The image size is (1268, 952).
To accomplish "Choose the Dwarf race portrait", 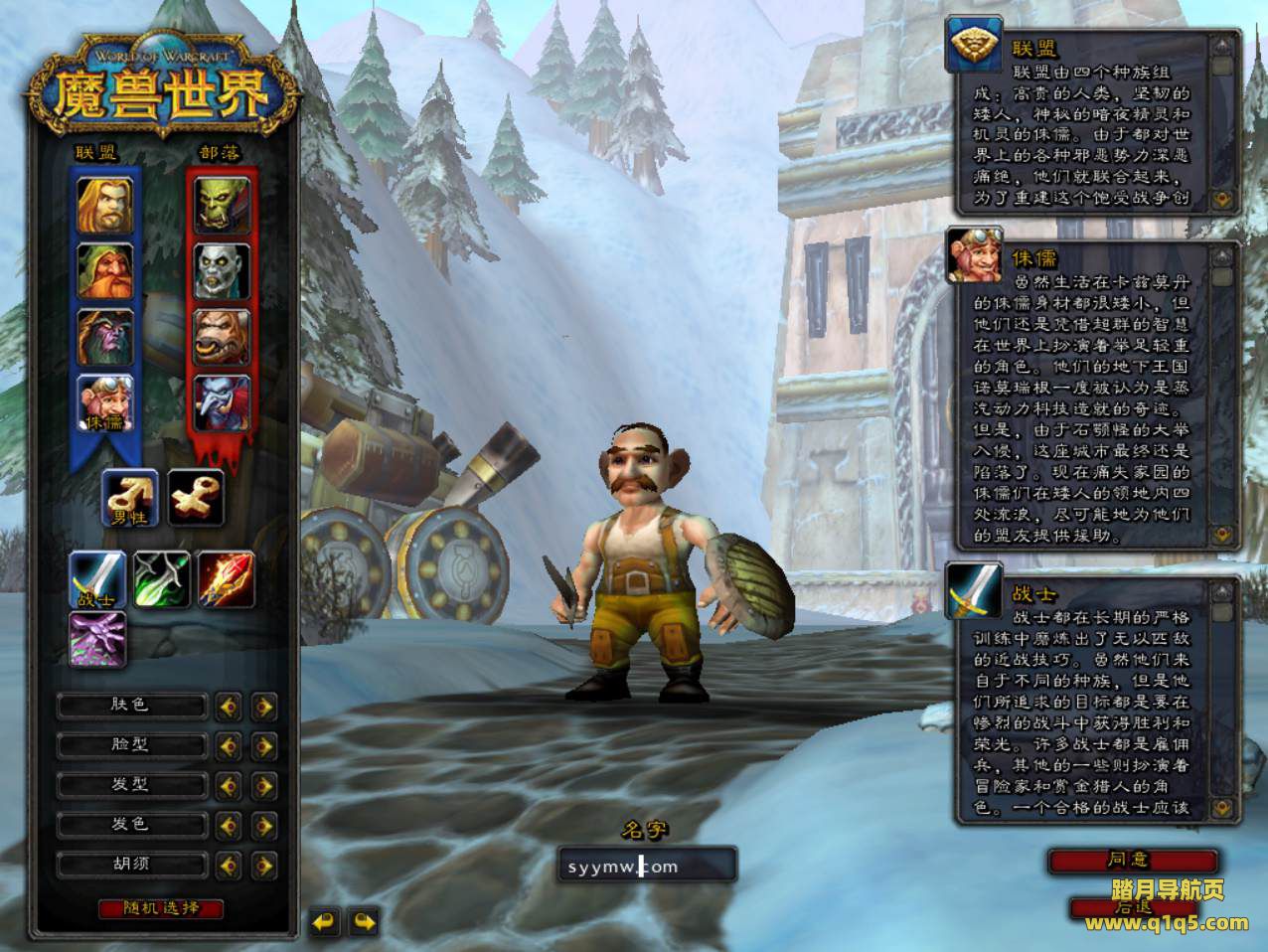I will [x=105, y=271].
